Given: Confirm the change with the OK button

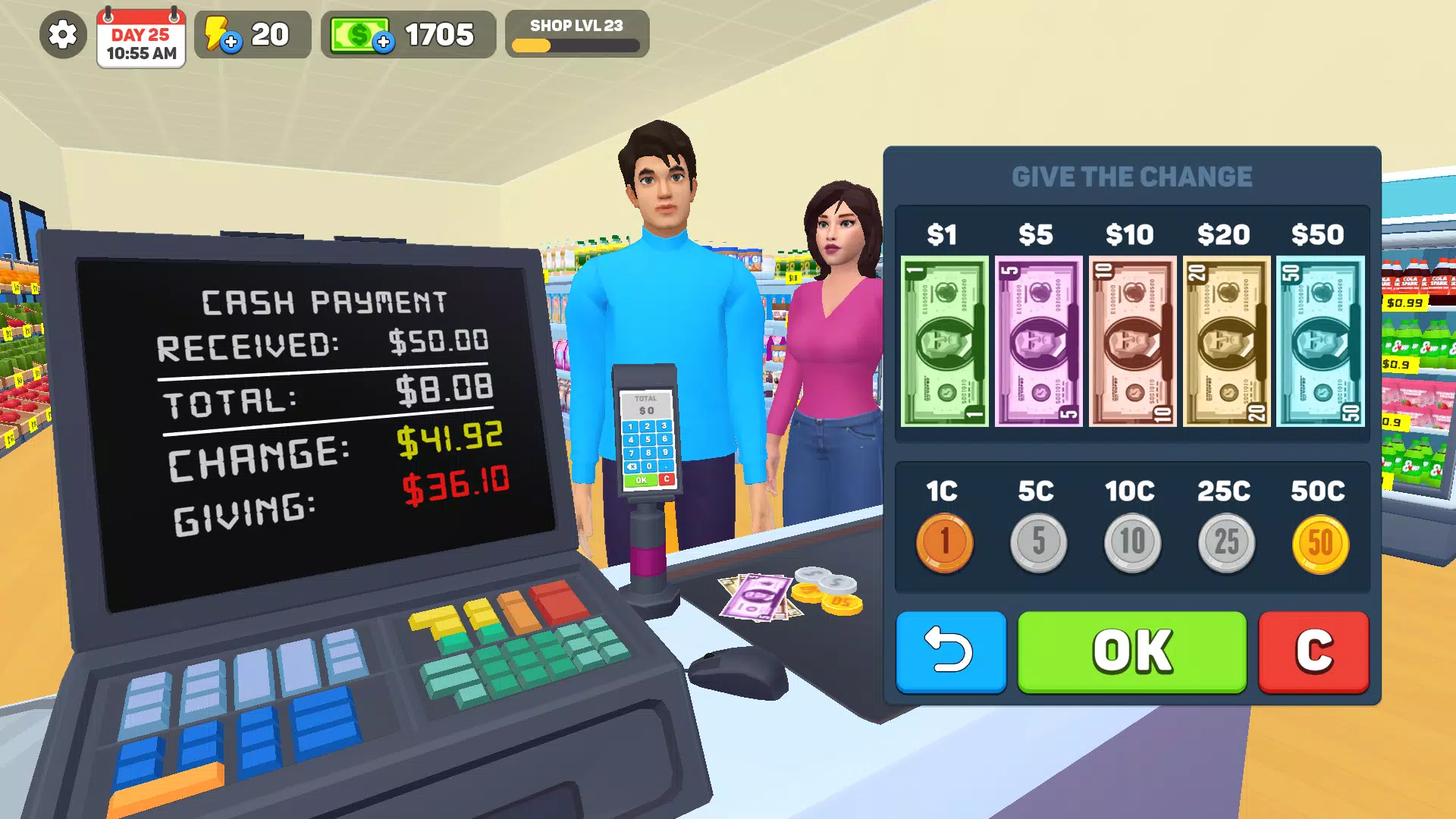Looking at the screenshot, I should click(1131, 651).
